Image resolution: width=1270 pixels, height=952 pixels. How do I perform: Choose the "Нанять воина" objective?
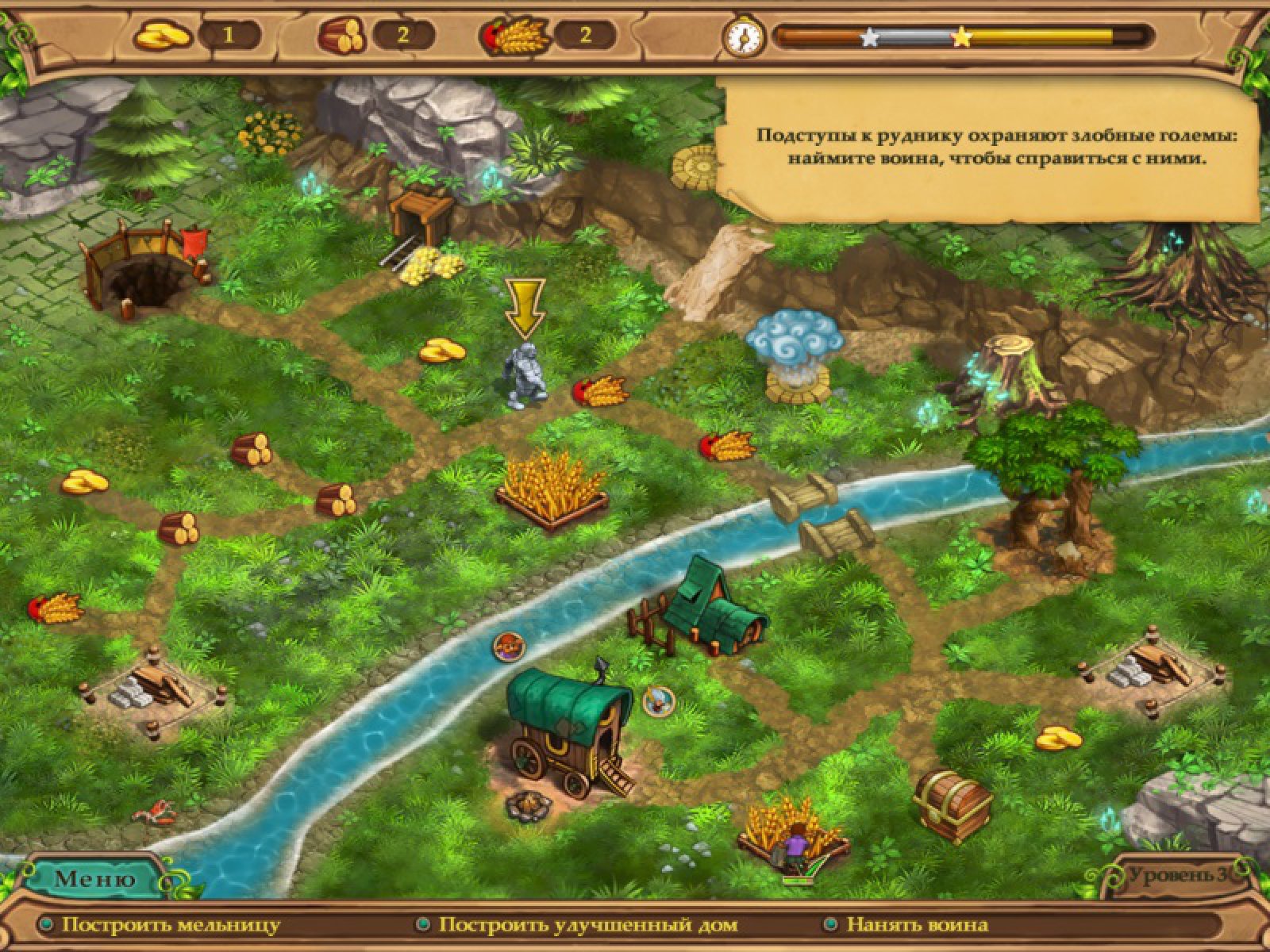tap(917, 925)
